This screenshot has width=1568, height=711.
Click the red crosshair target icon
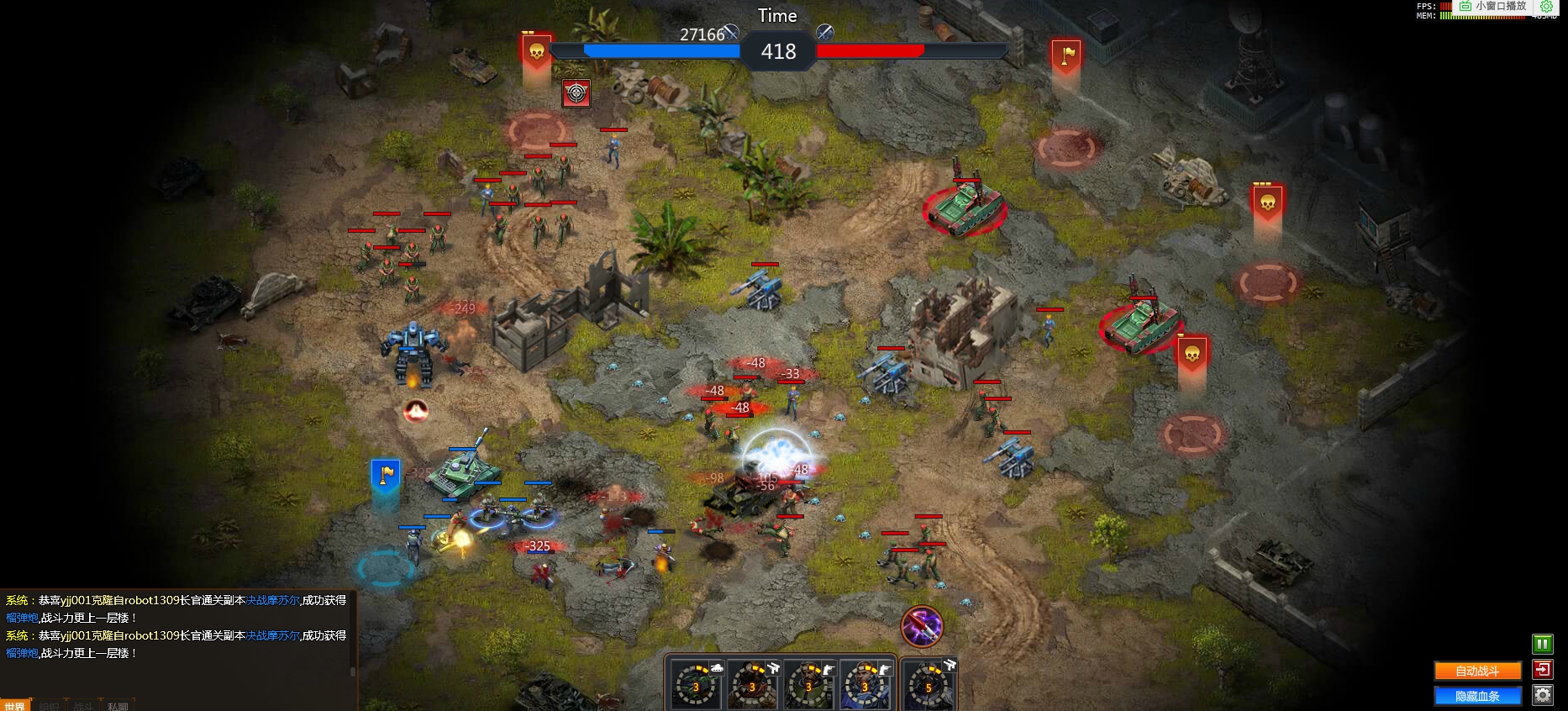(x=576, y=93)
